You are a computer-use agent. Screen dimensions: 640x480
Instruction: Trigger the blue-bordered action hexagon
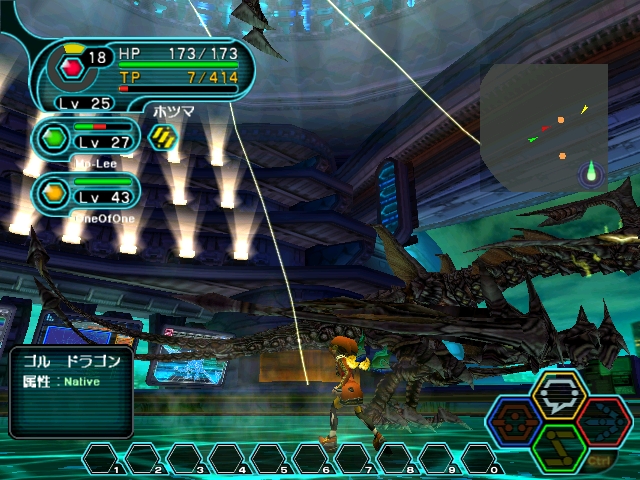point(516,423)
